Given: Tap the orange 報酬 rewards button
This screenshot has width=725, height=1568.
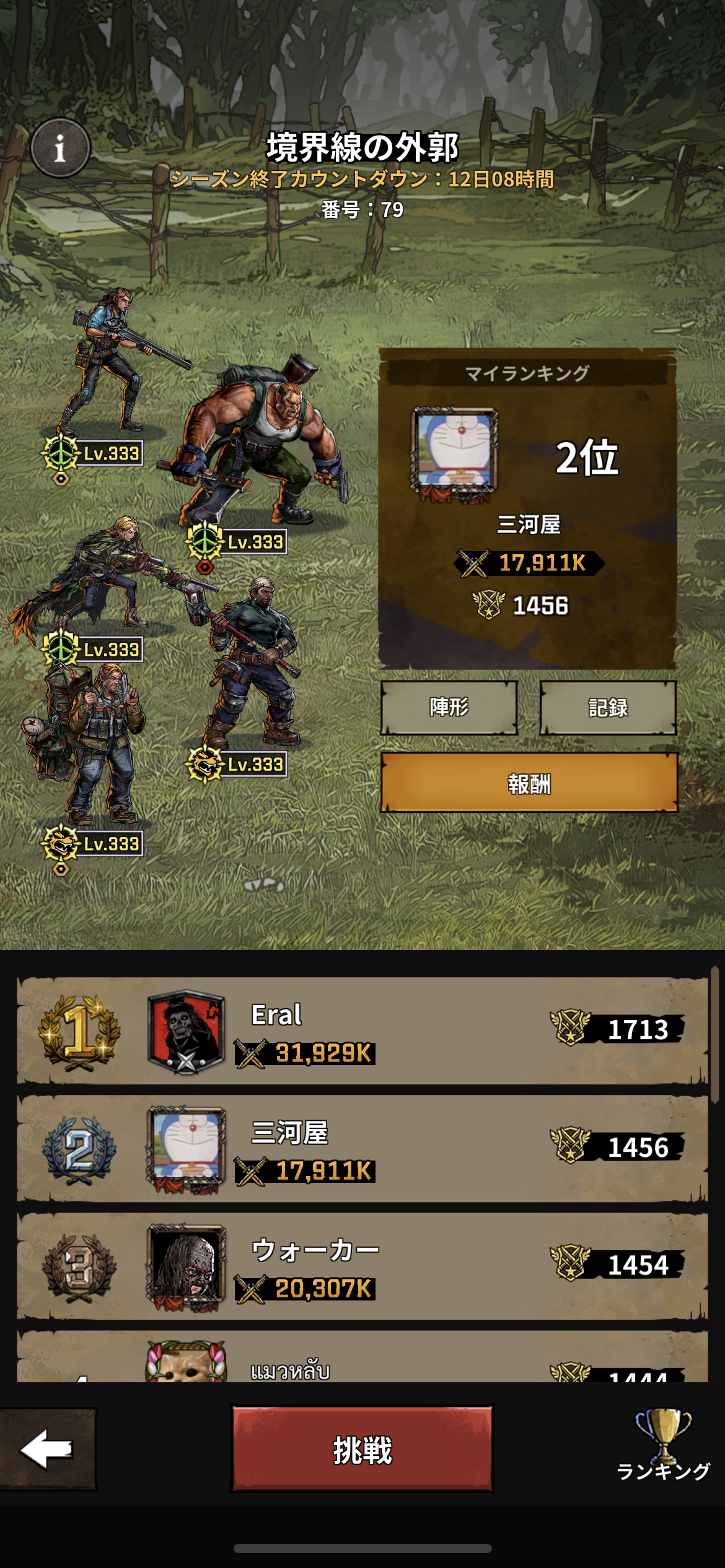Looking at the screenshot, I should tap(529, 783).
